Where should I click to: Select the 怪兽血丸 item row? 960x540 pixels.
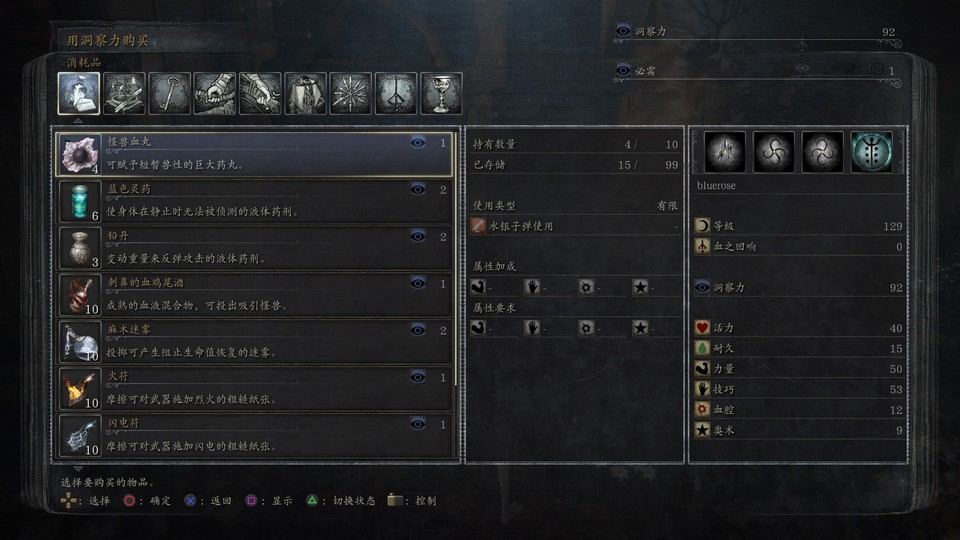coord(255,155)
